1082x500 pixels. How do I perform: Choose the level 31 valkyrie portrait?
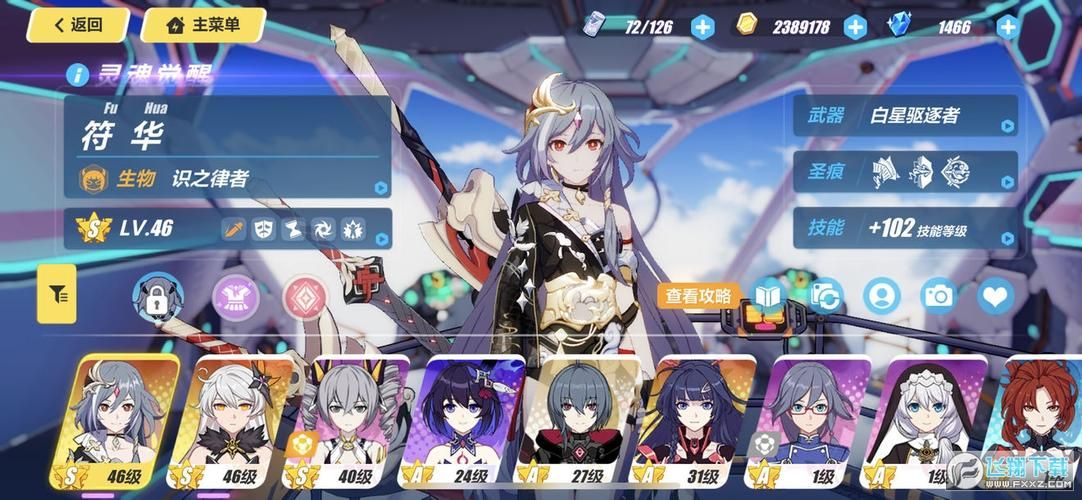tap(694, 422)
